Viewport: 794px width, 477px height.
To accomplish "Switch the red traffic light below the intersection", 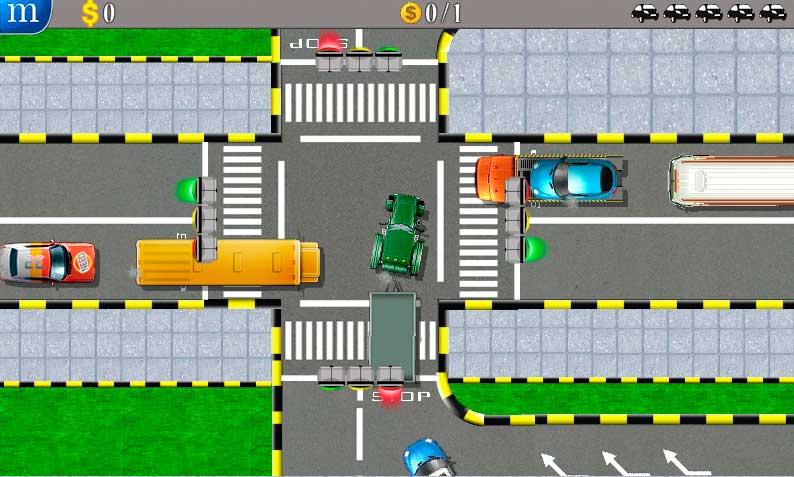I will (388, 377).
